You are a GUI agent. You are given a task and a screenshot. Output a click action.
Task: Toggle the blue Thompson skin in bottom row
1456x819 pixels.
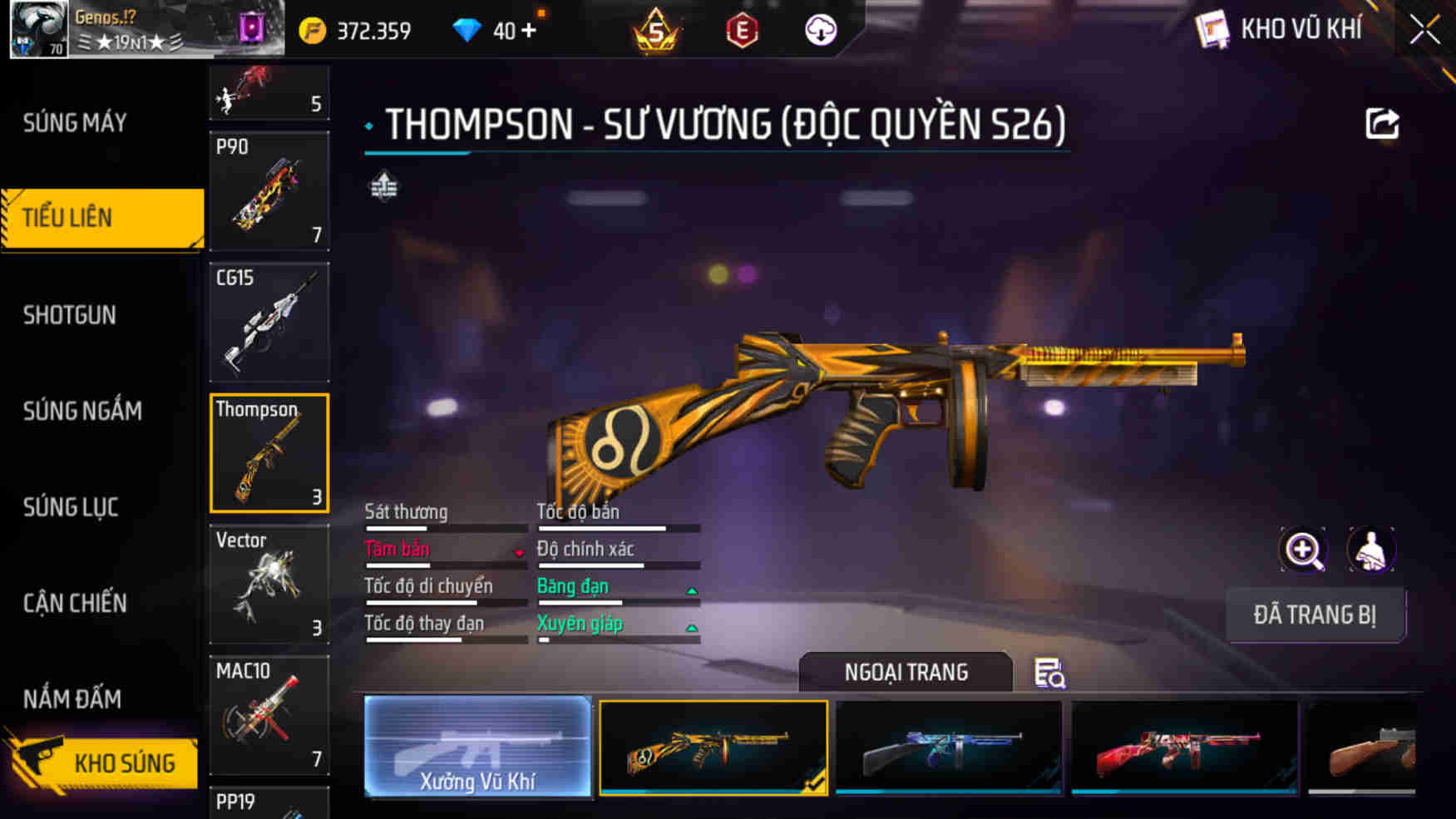point(950,747)
